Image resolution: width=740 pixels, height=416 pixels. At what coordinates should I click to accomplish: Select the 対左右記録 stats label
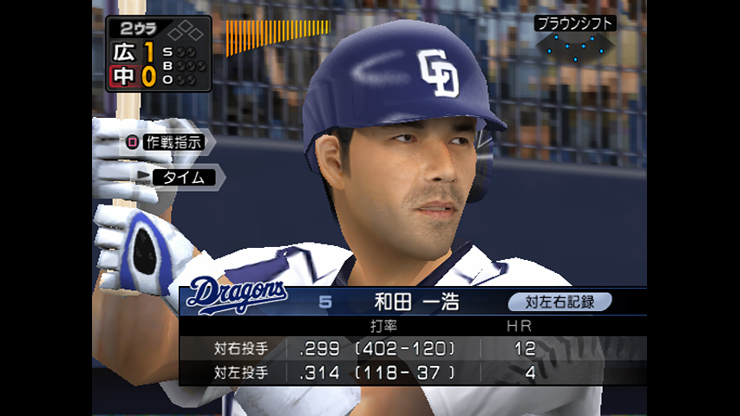[x=559, y=300]
